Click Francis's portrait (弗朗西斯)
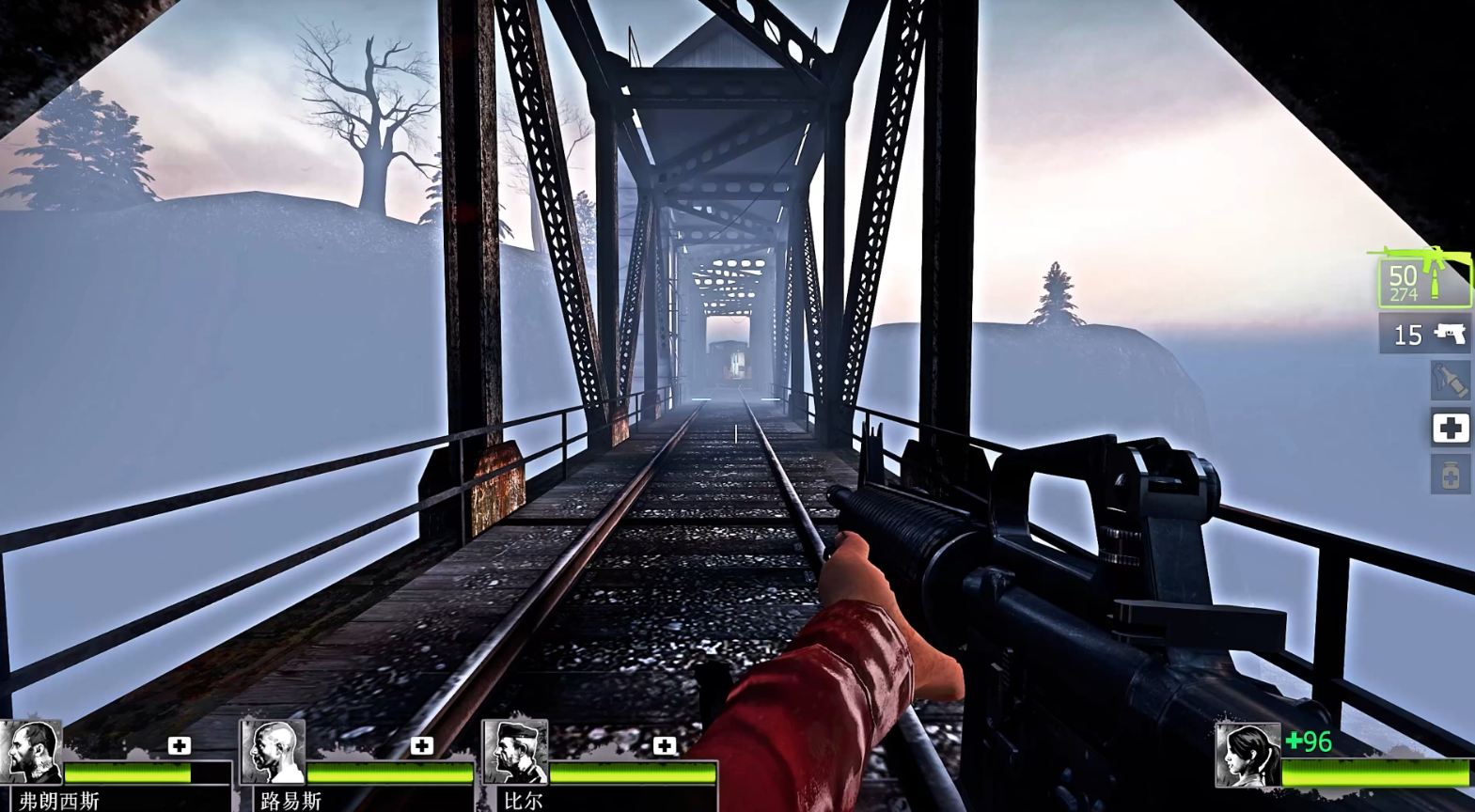Image resolution: width=1475 pixels, height=812 pixels. [x=33, y=751]
